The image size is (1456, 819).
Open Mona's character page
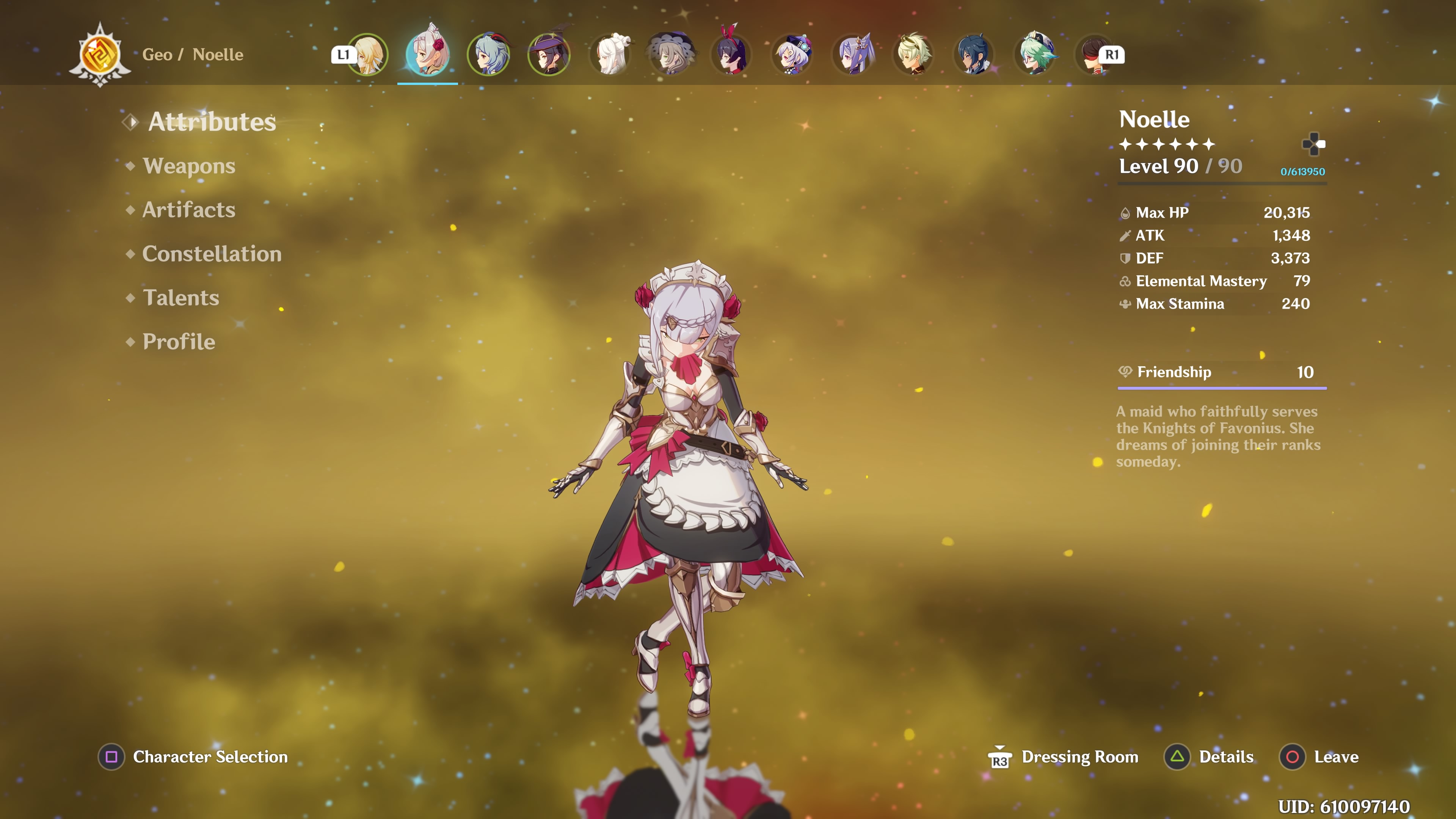click(549, 55)
